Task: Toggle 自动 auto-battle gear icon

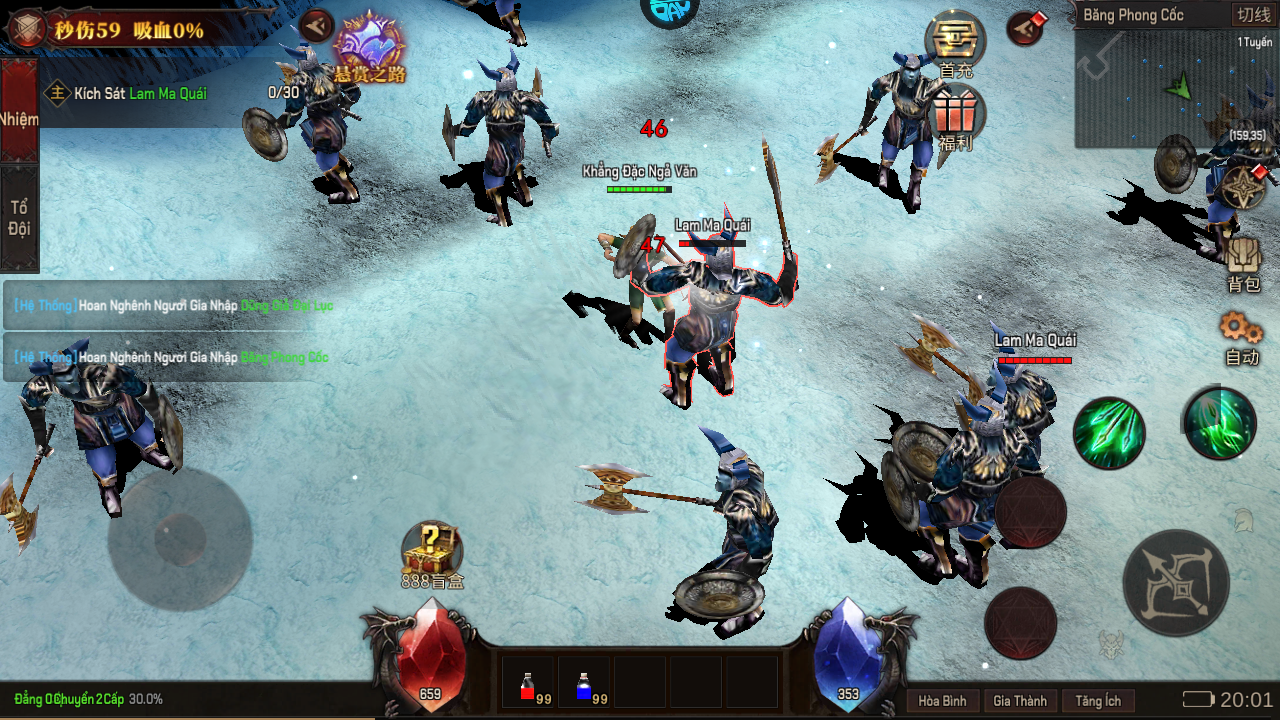Action: [1241, 337]
